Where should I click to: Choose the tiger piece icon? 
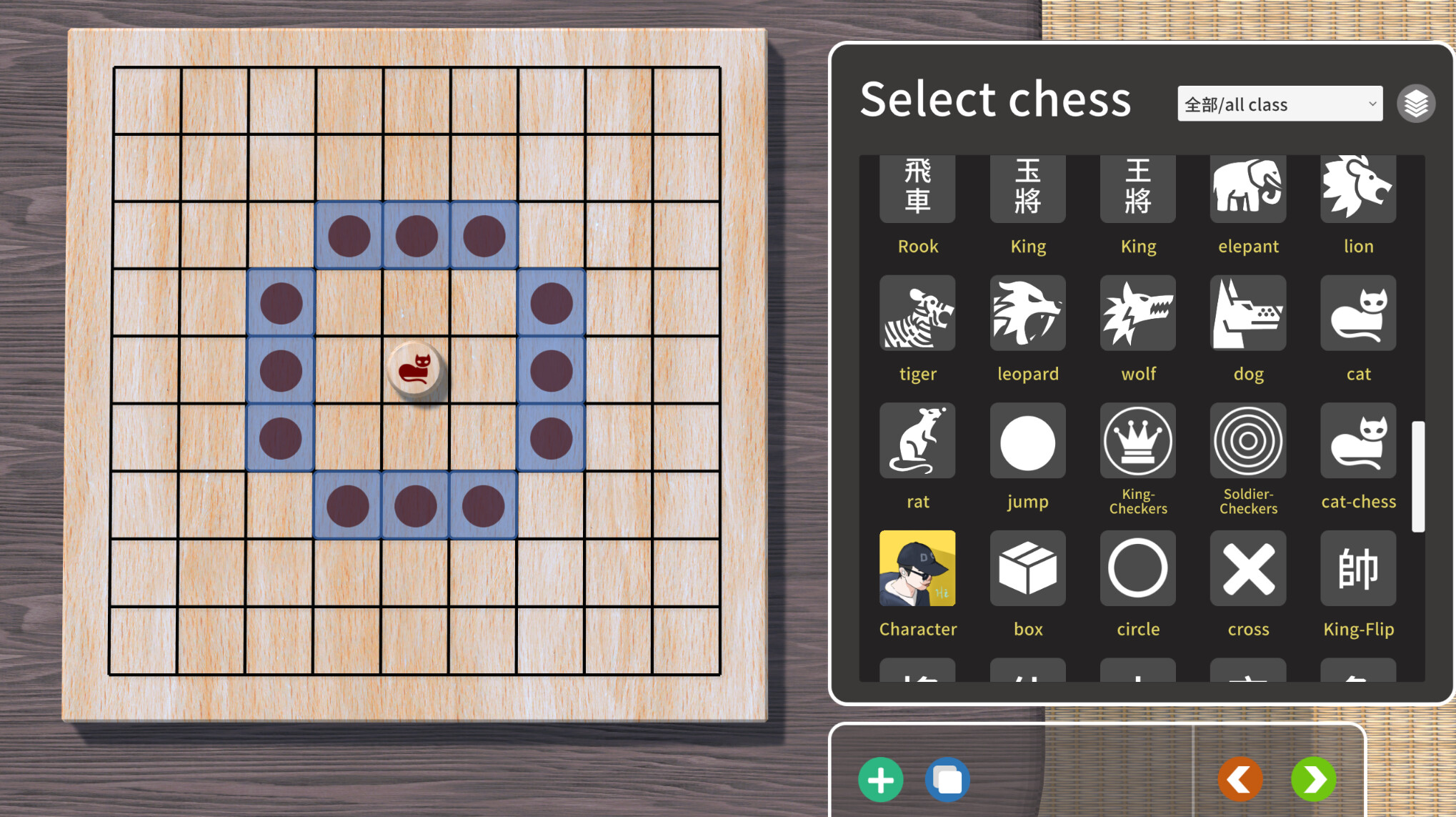(917, 313)
